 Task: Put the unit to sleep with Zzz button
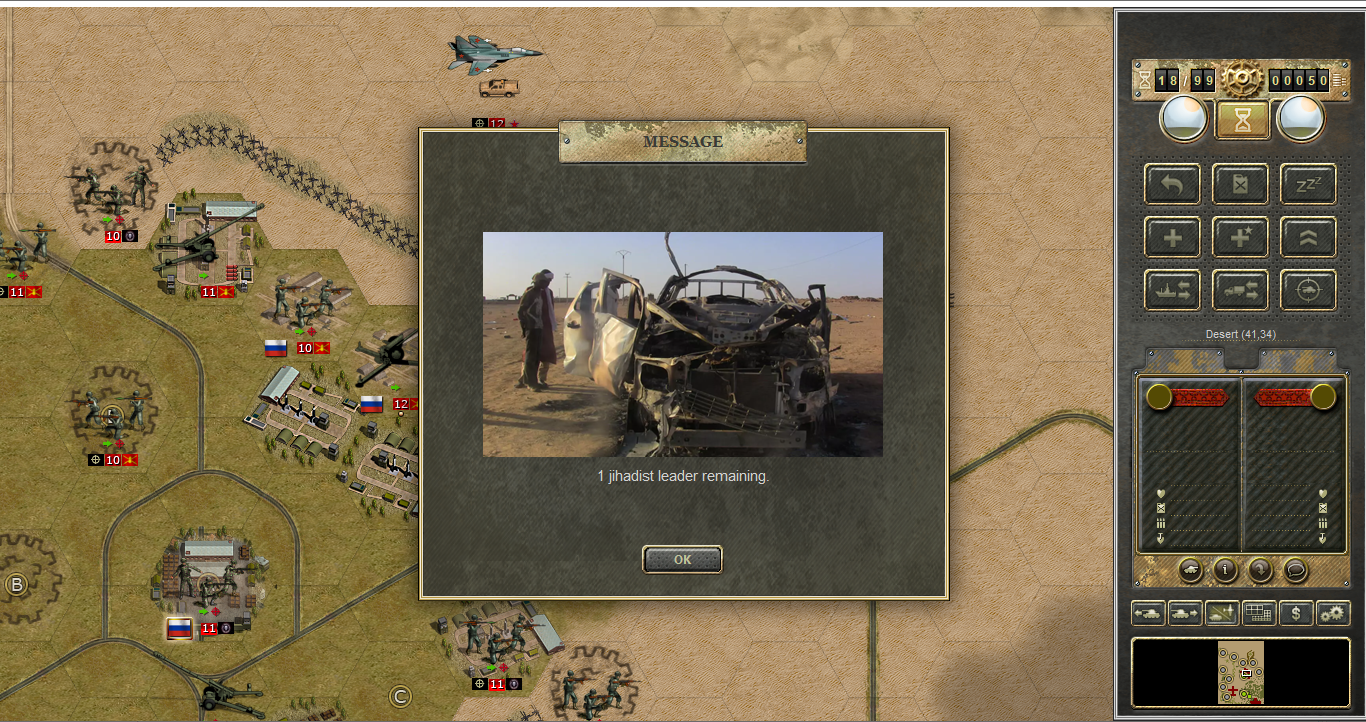(1308, 185)
